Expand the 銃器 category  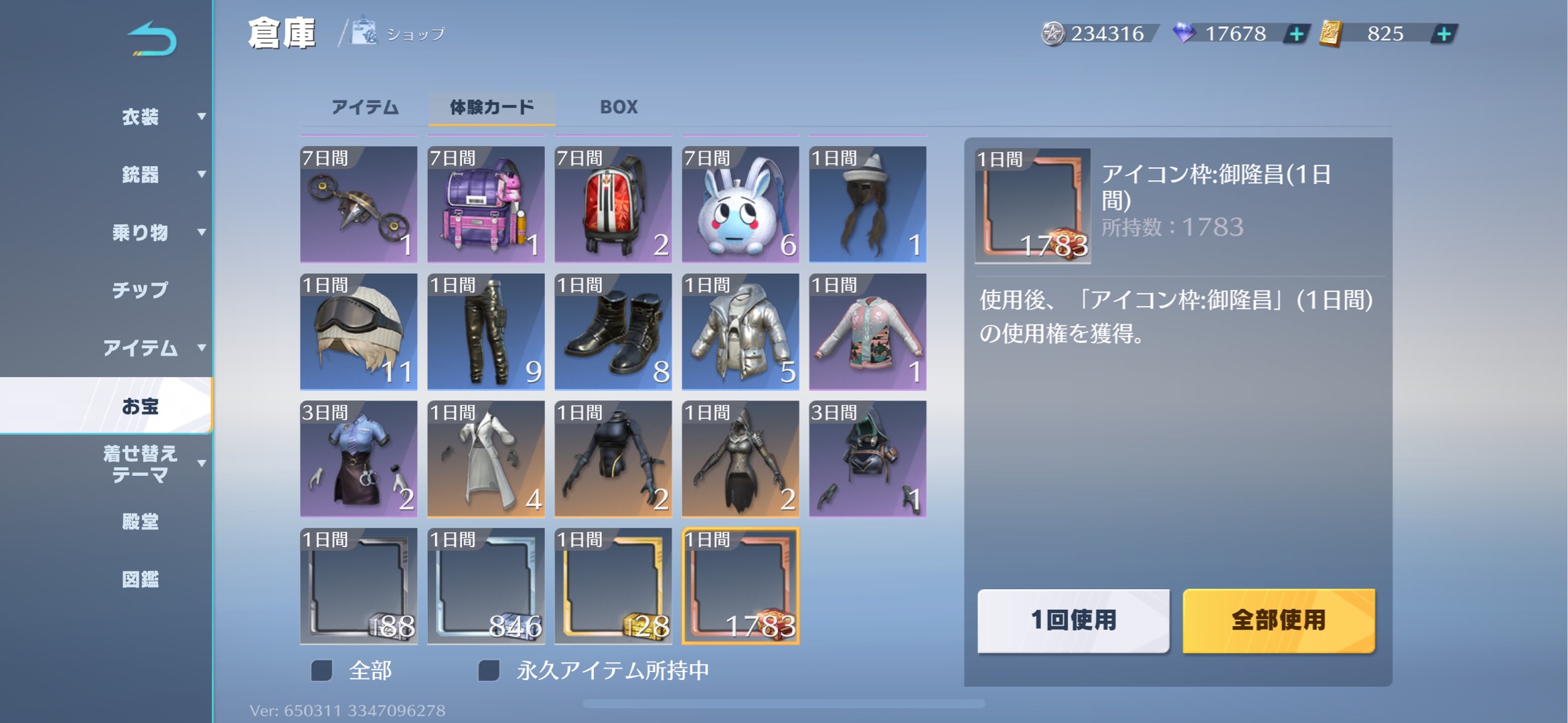pos(141,175)
